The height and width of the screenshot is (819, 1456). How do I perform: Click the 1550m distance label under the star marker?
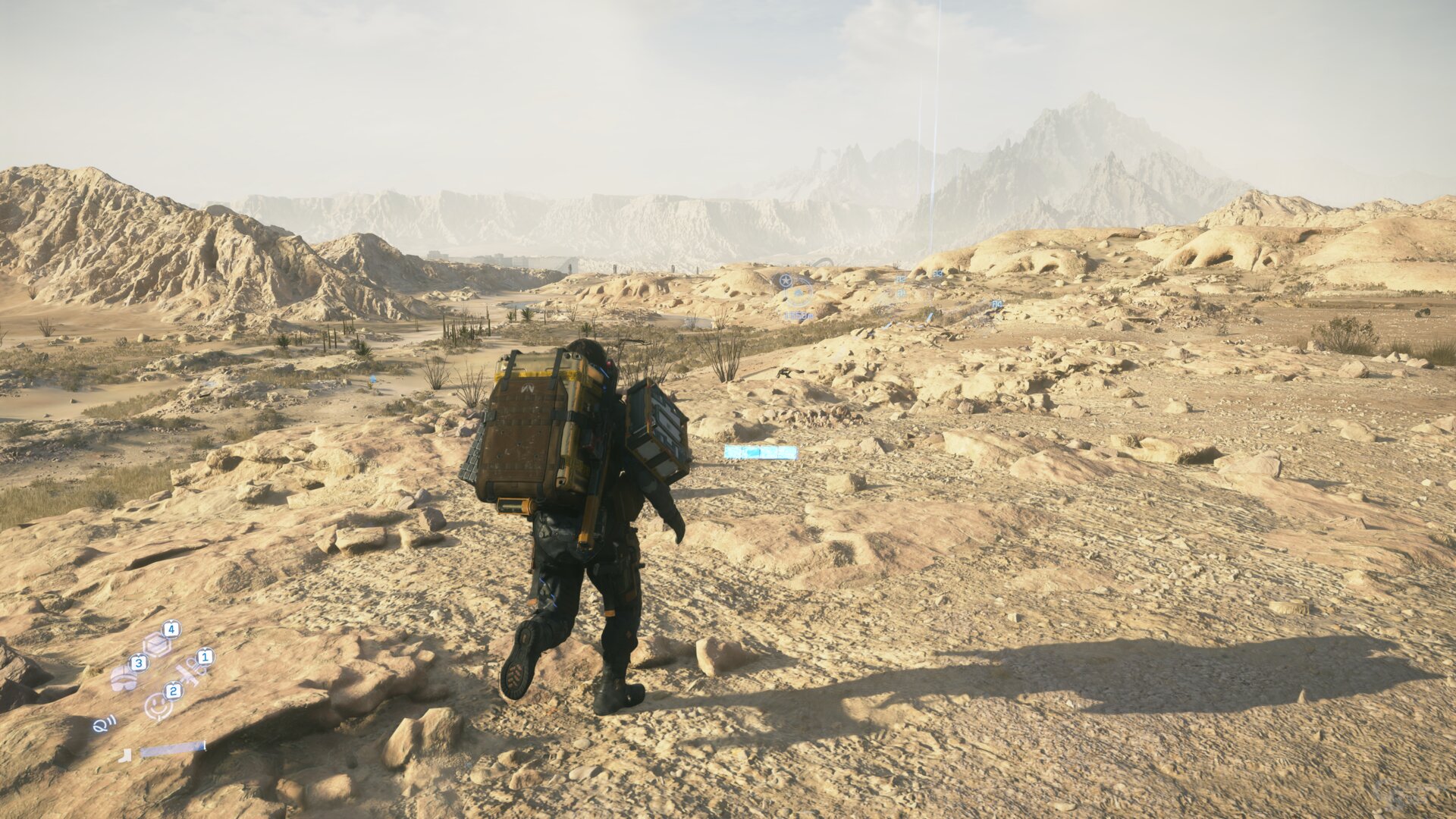click(x=798, y=315)
